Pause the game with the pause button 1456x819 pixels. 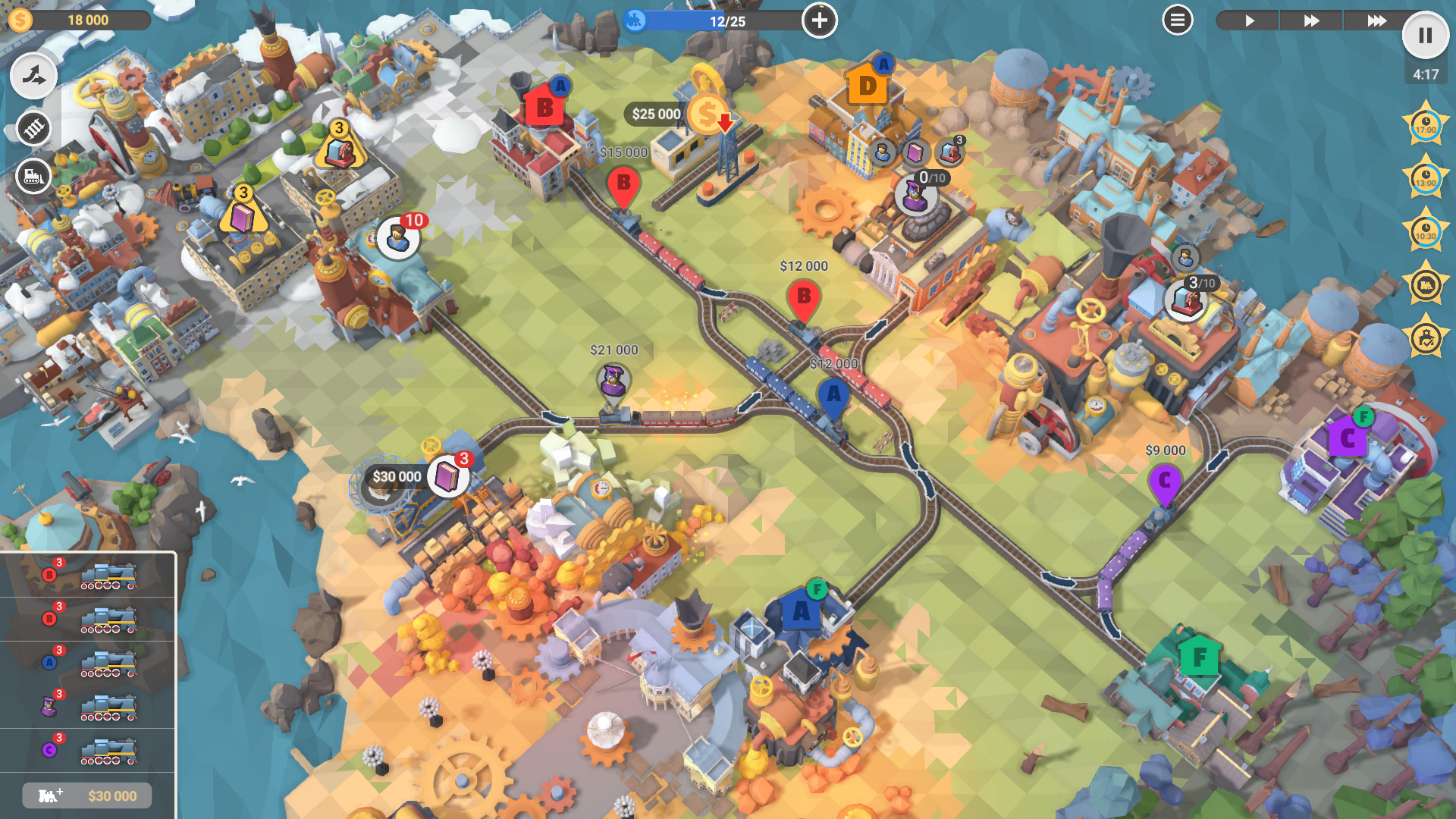pos(1425,36)
